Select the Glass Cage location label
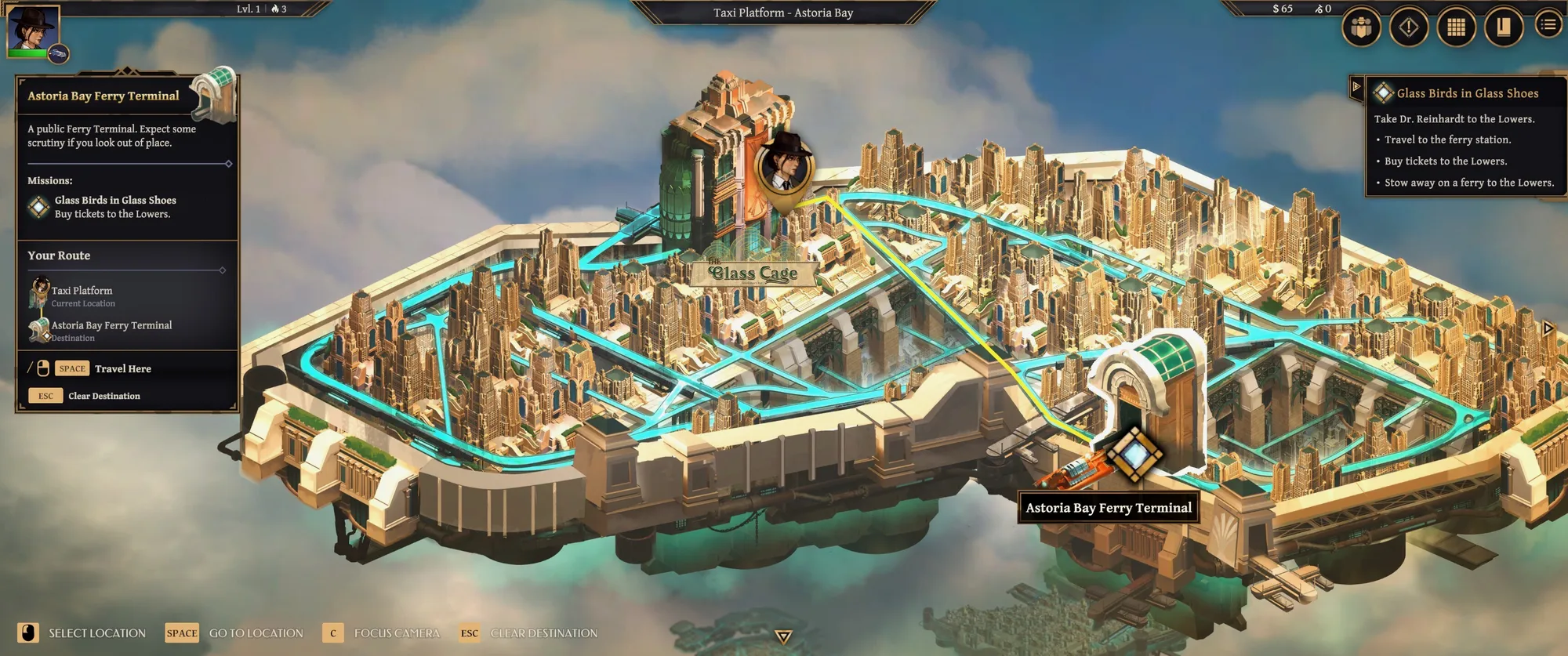This screenshot has height=656, width=1568. pos(753,273)
